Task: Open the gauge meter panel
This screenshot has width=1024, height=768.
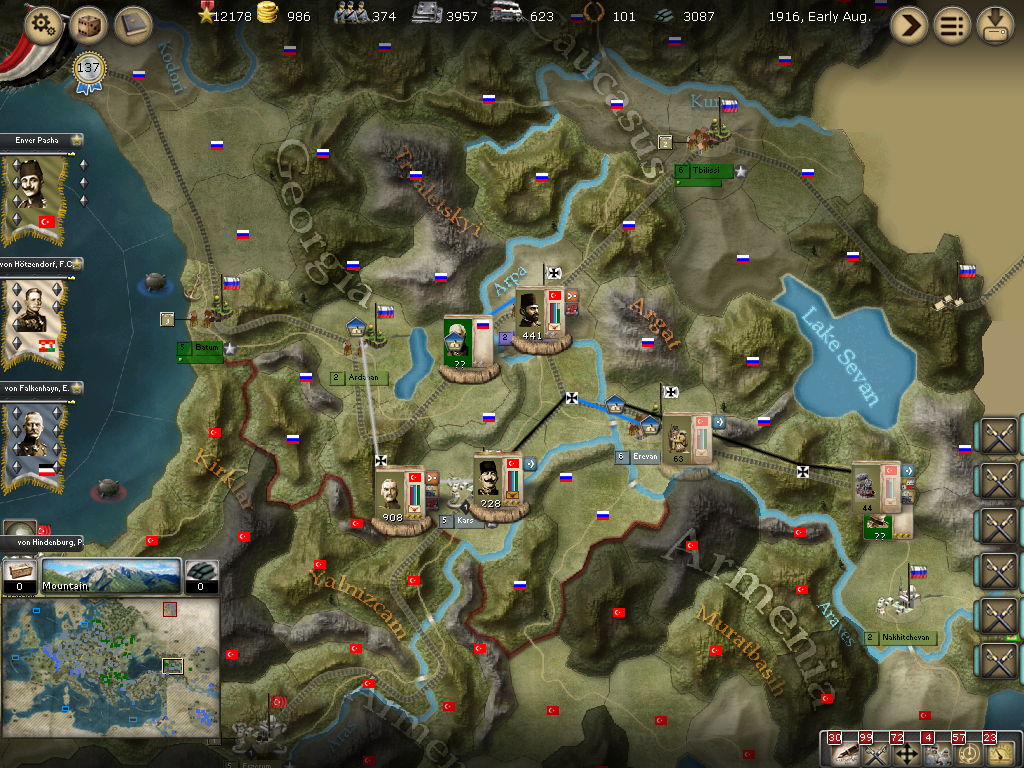Action: click(998, 753)
